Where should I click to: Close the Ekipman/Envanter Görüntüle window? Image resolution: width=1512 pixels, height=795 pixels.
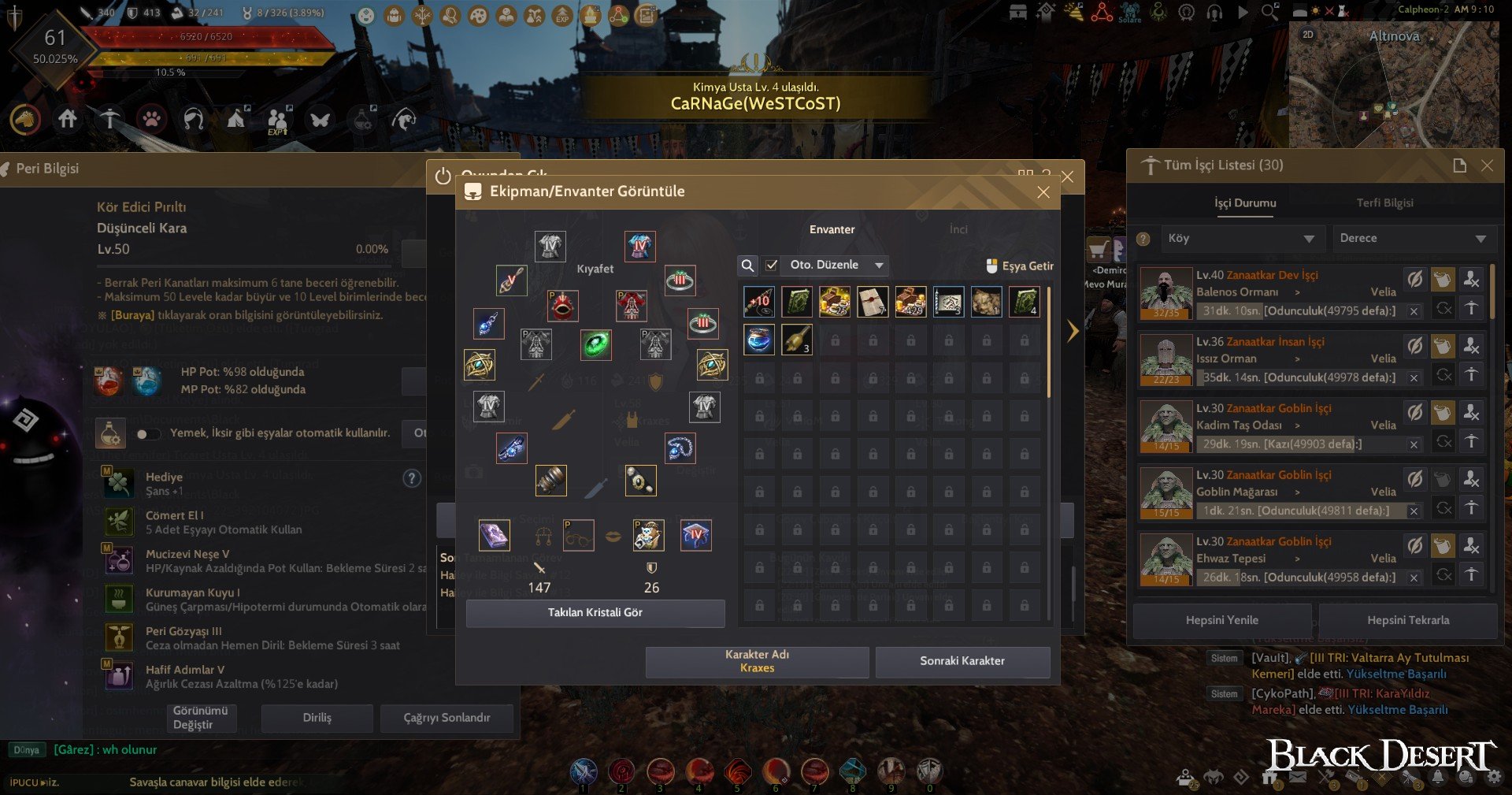coord(1043,192)
